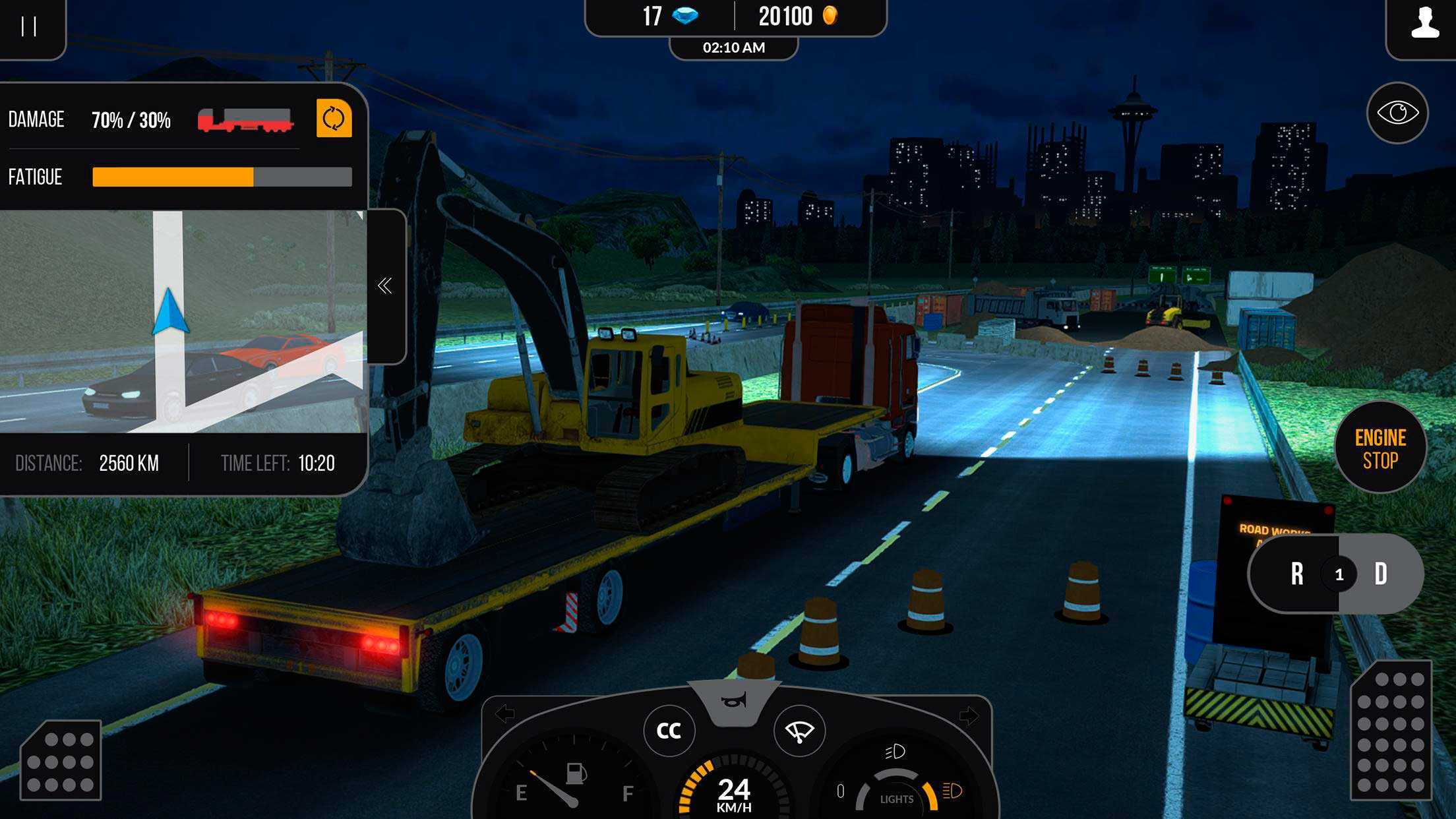Activate the left turn signal arrow

pos(505,713)
